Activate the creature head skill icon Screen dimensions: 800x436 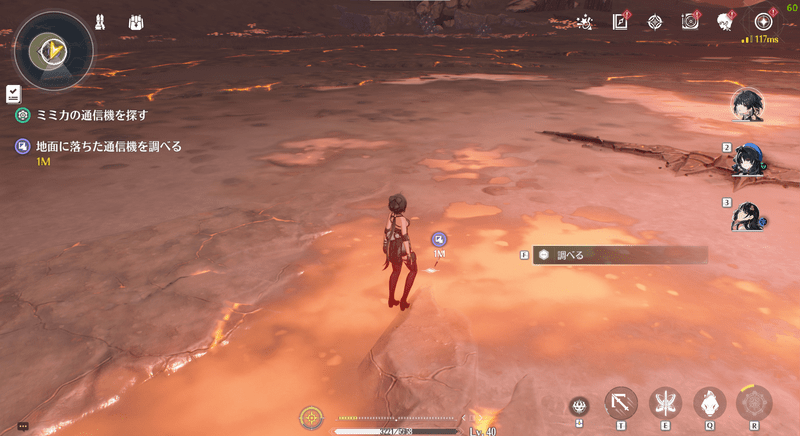pos(709,402)
